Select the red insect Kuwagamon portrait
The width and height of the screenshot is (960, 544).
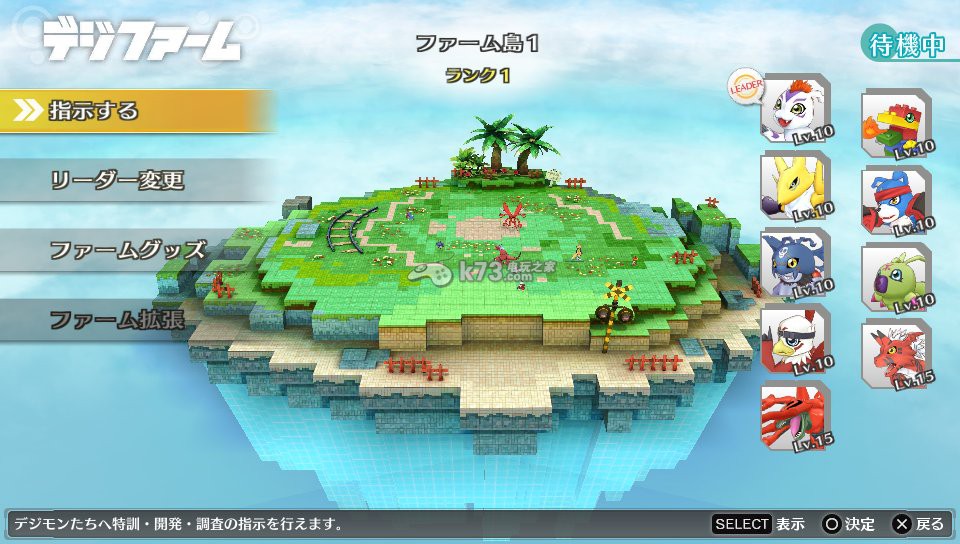tap(794, 415)
